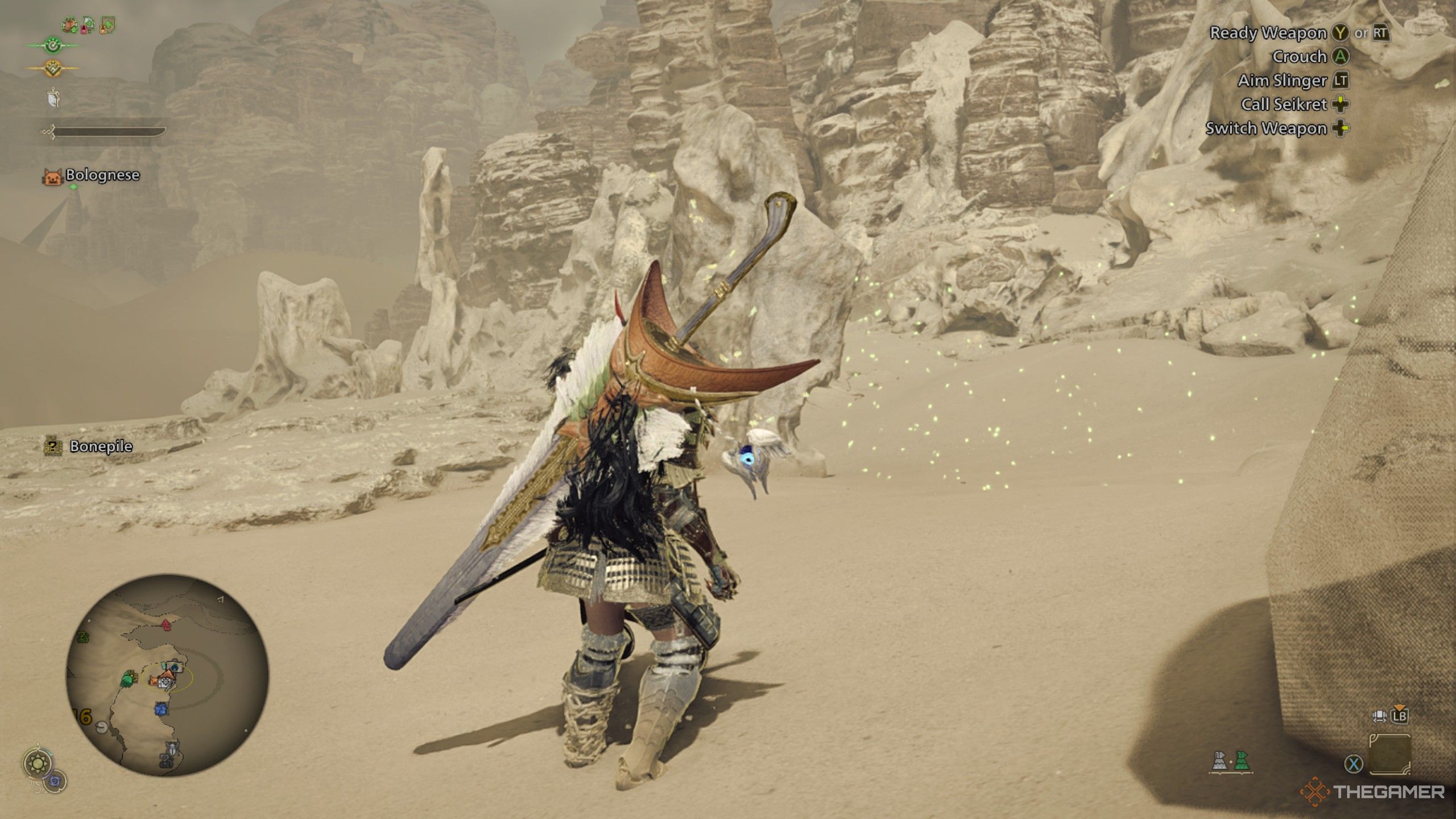This screenshot has height=819, width=1456.
Task: Open the circular minimap
Action: 167,676
